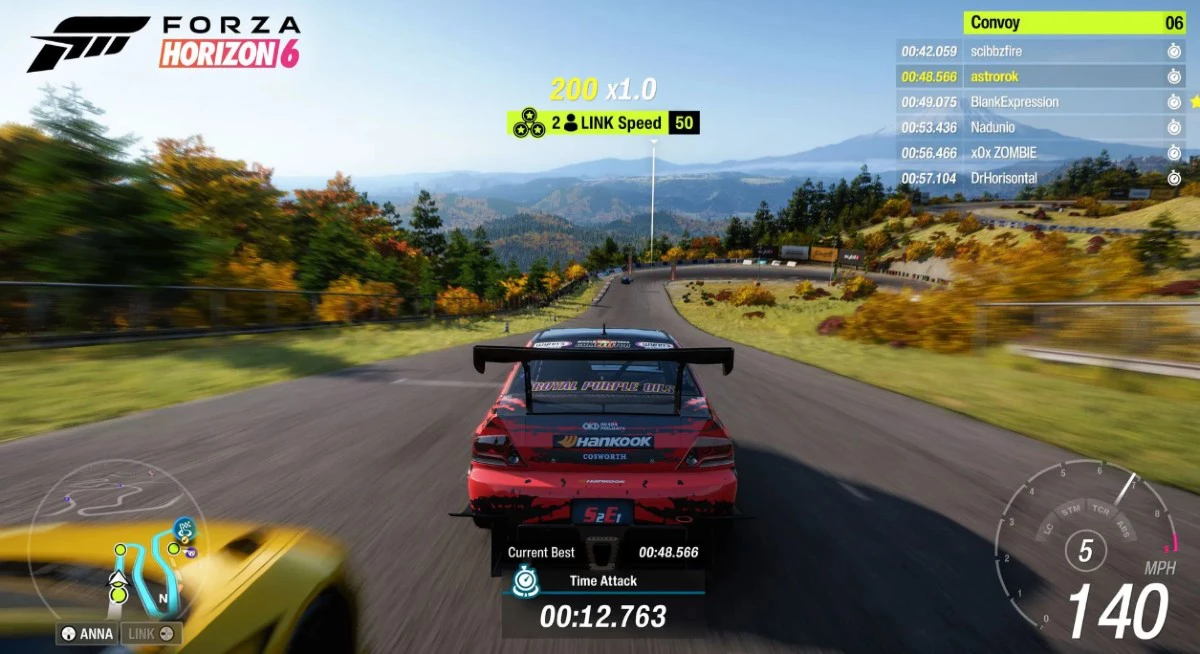The width and height of the screenshot is (1200, 654).
Task: Choose astrorok's highlighted leaderboard row
Action: pos(1040,76)
